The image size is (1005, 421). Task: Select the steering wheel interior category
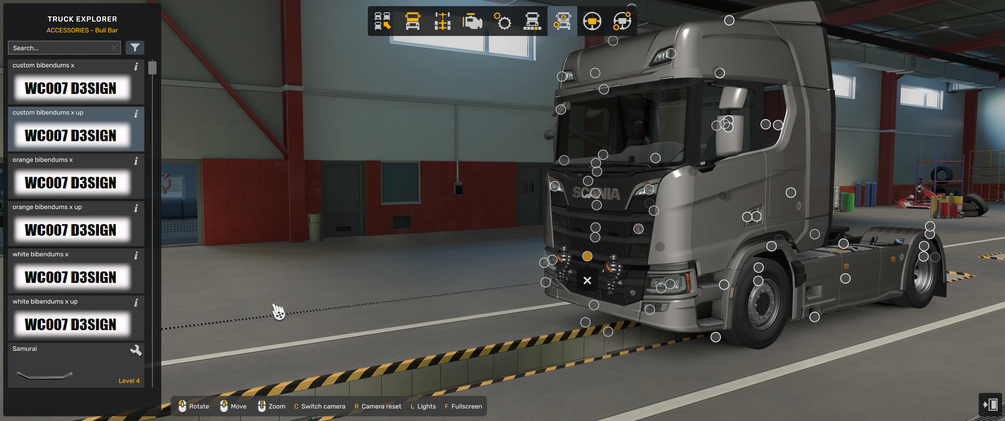tap(592, 22)
